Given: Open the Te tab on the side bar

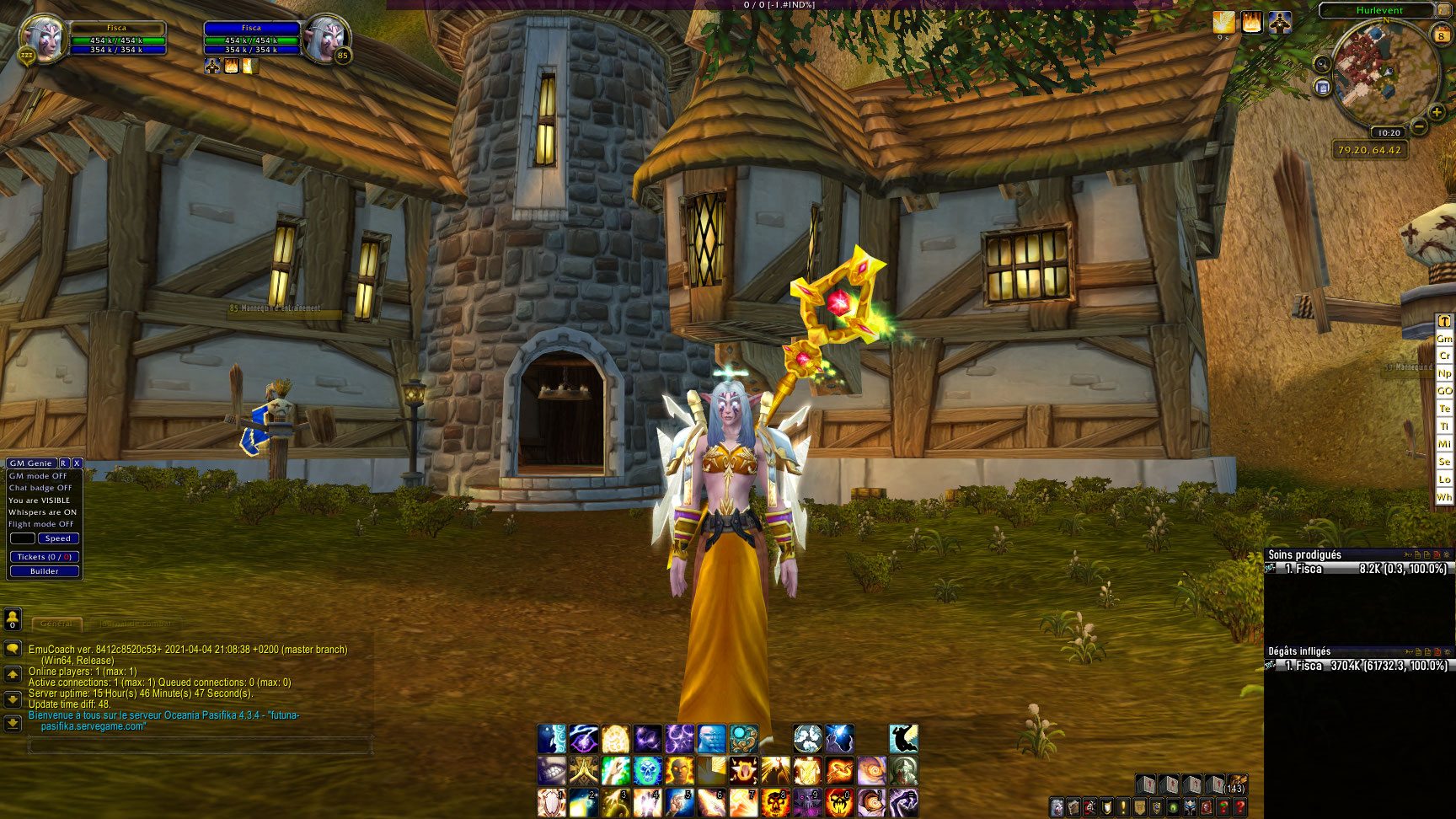Looking at the screenshot, I should point(1444,409).
